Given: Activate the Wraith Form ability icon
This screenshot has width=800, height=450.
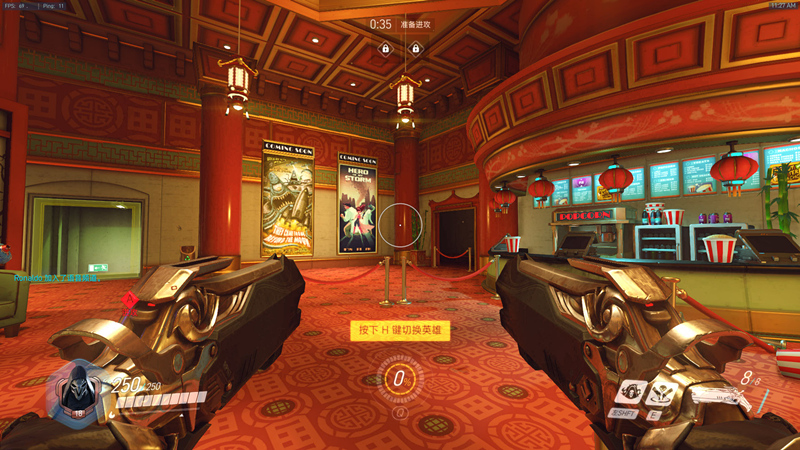Looking at the screenshot, I should coord(629,391).
